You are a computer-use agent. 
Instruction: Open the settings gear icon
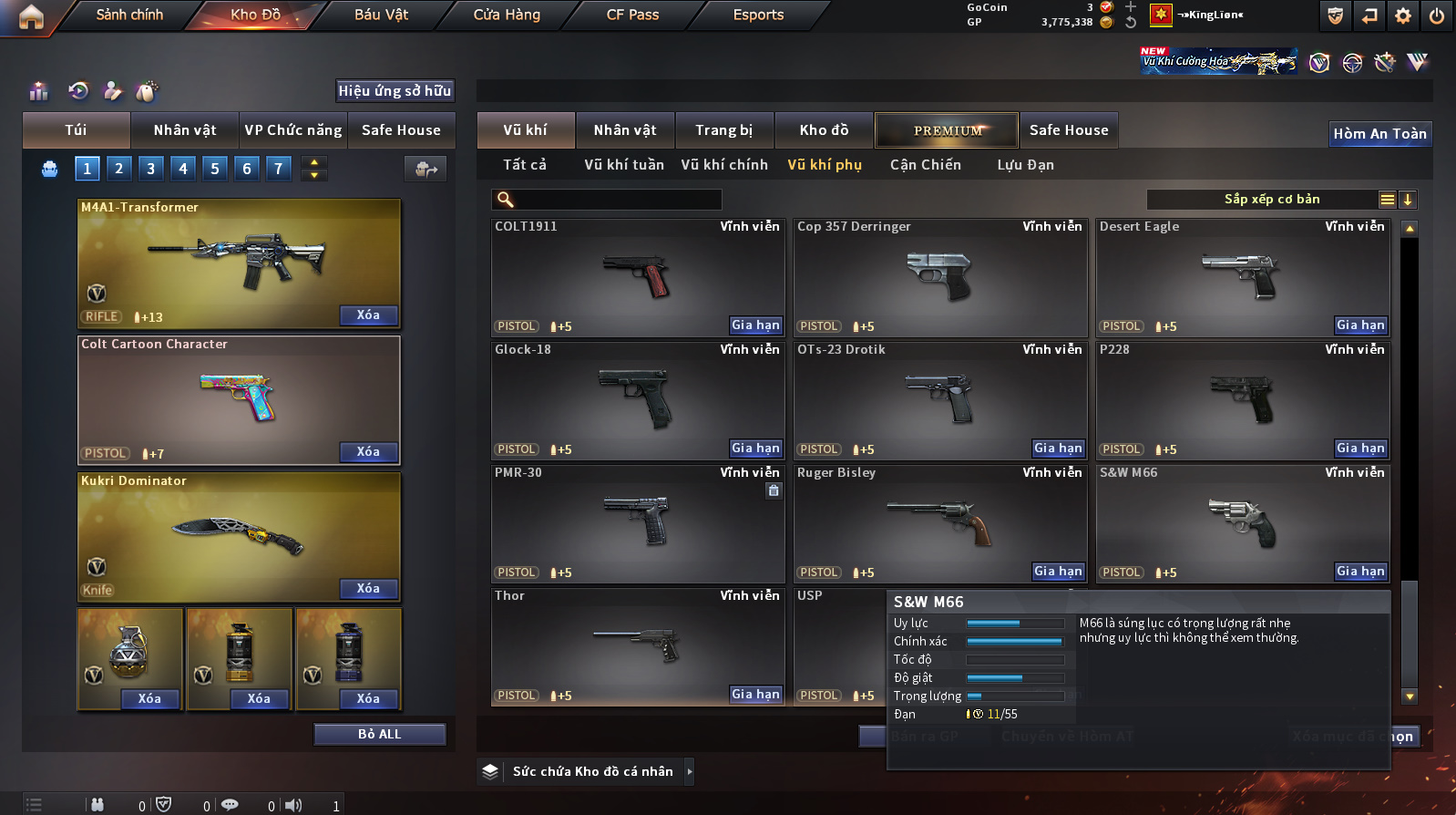1403,15
